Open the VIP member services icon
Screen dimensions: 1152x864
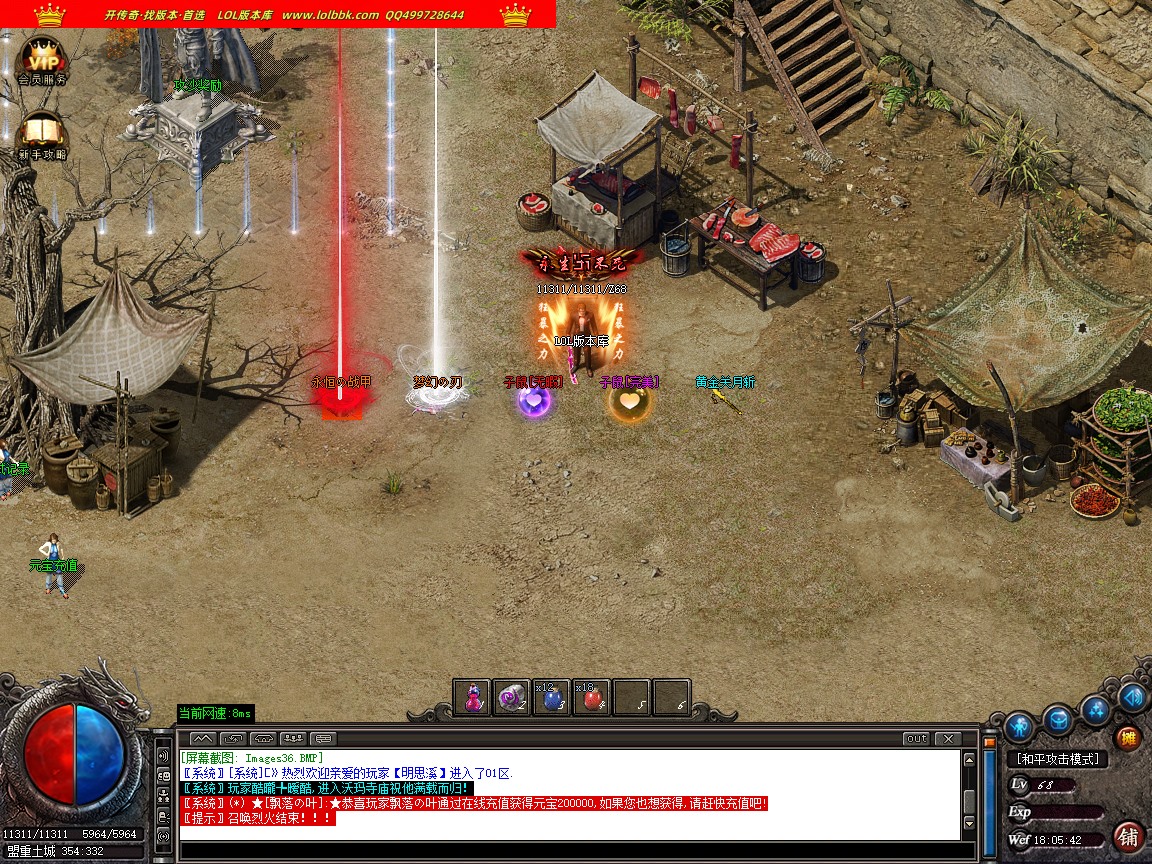tap(42, 57)
